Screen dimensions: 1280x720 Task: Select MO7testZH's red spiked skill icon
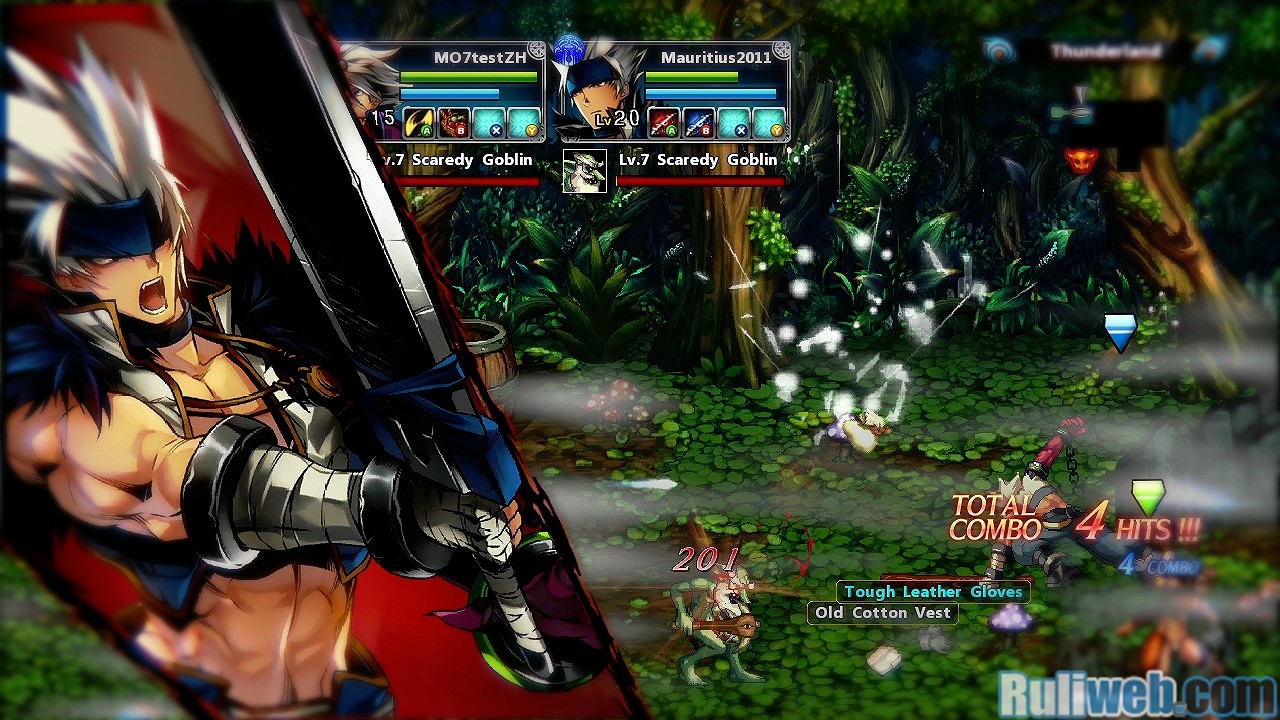pos(454,123)
